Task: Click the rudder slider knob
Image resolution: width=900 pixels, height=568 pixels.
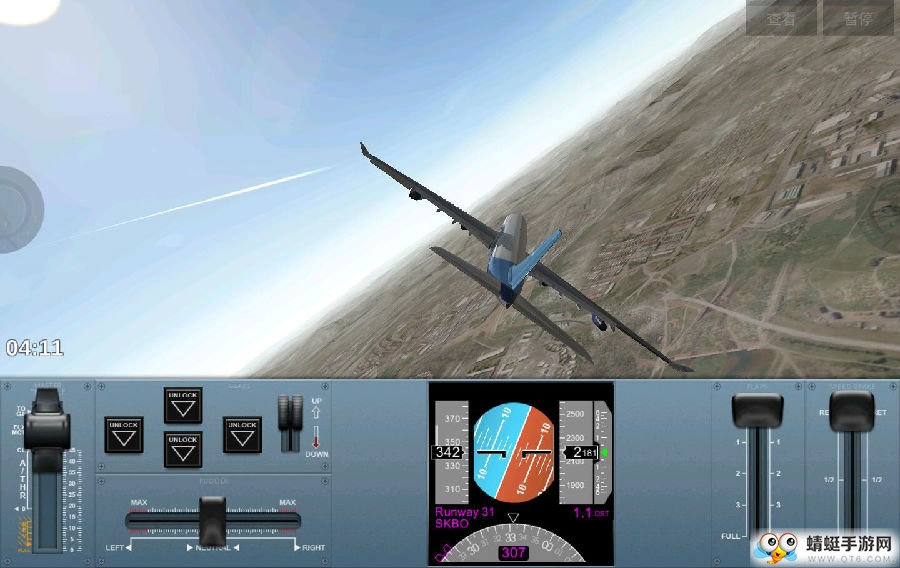Action: (x=212, y=520)
